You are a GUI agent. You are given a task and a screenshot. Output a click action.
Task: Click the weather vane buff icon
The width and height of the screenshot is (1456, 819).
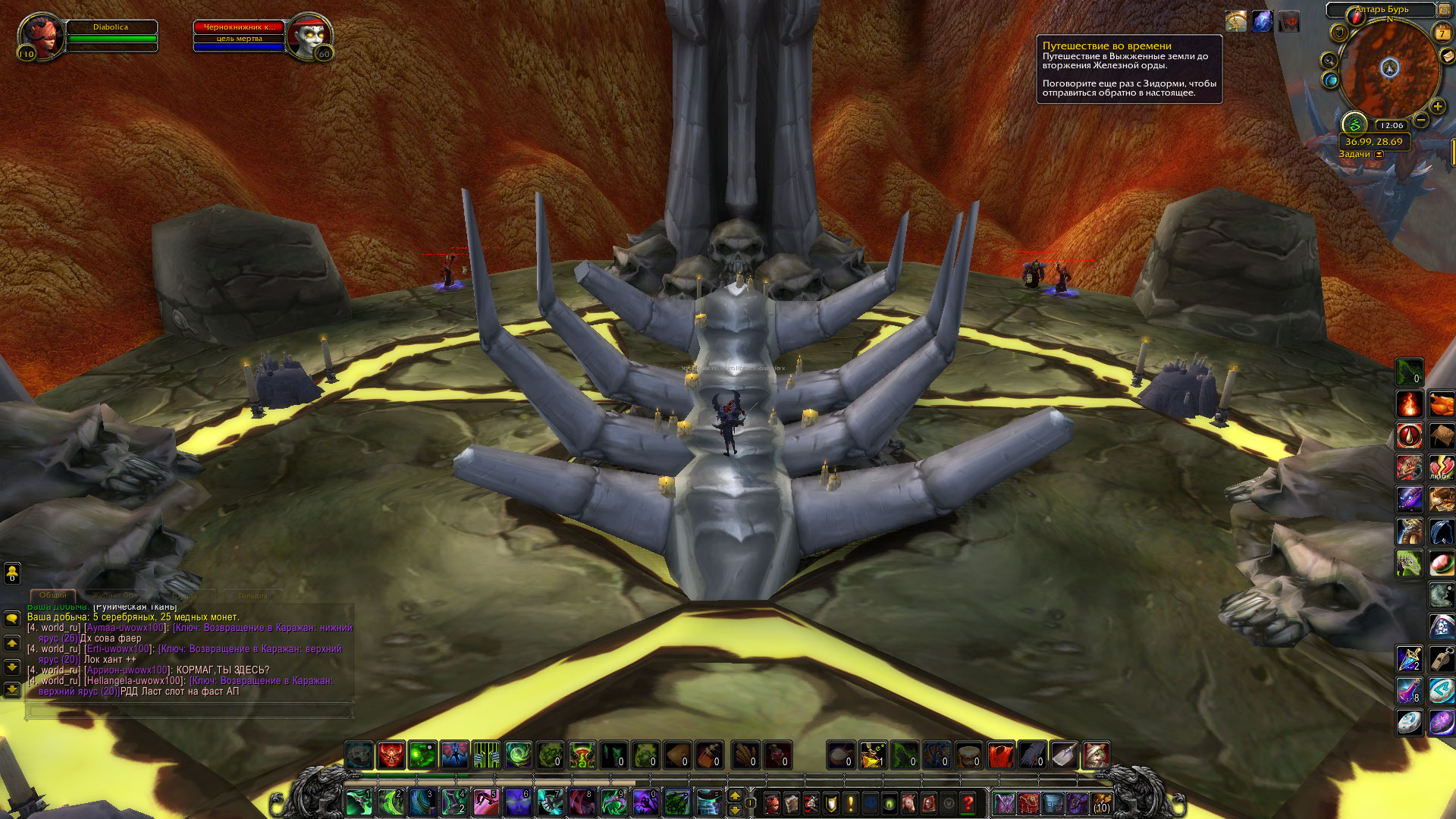pos(1236,22)
